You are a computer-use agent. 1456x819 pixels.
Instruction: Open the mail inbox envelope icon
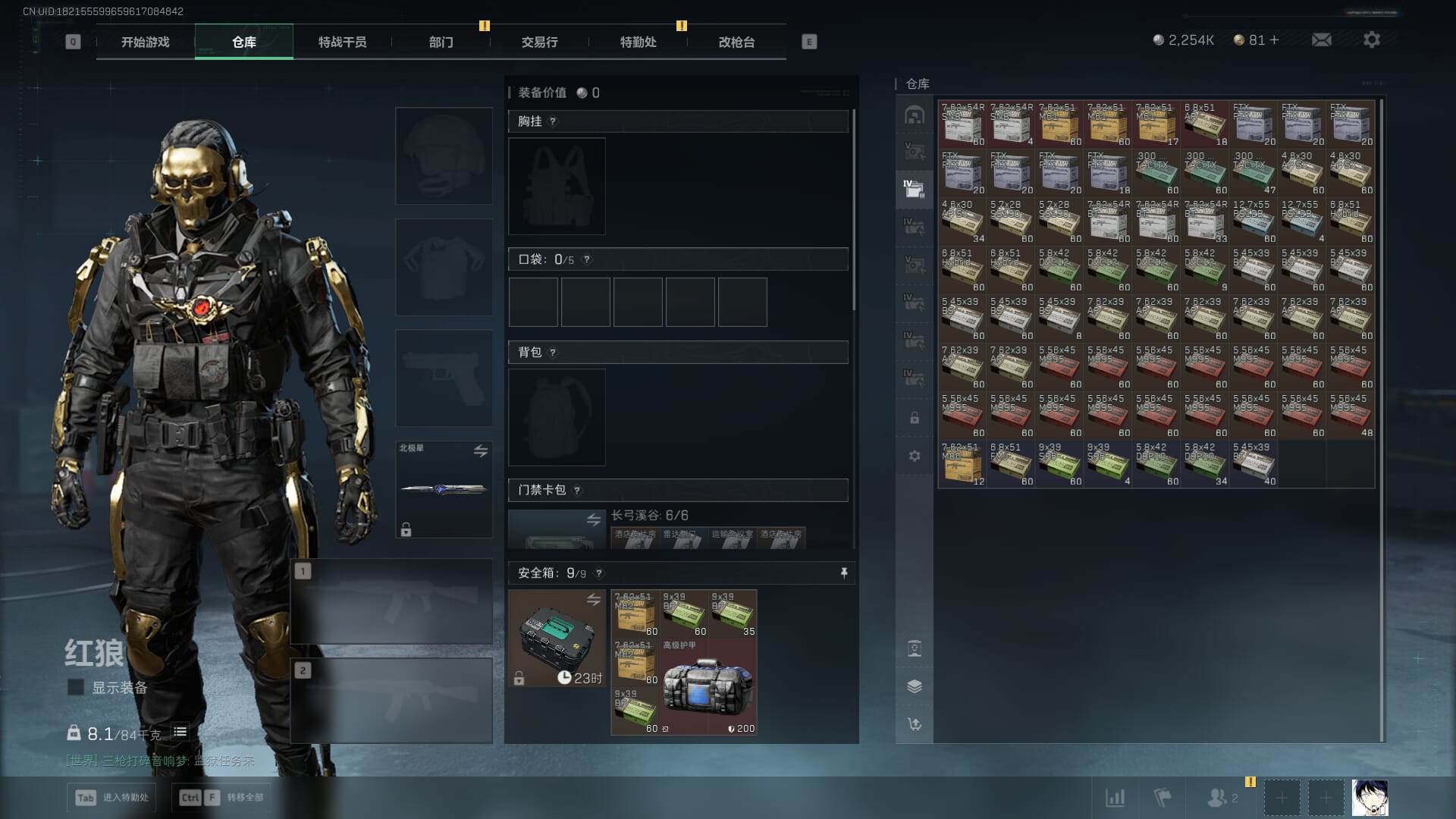[x=1321, y=40]
